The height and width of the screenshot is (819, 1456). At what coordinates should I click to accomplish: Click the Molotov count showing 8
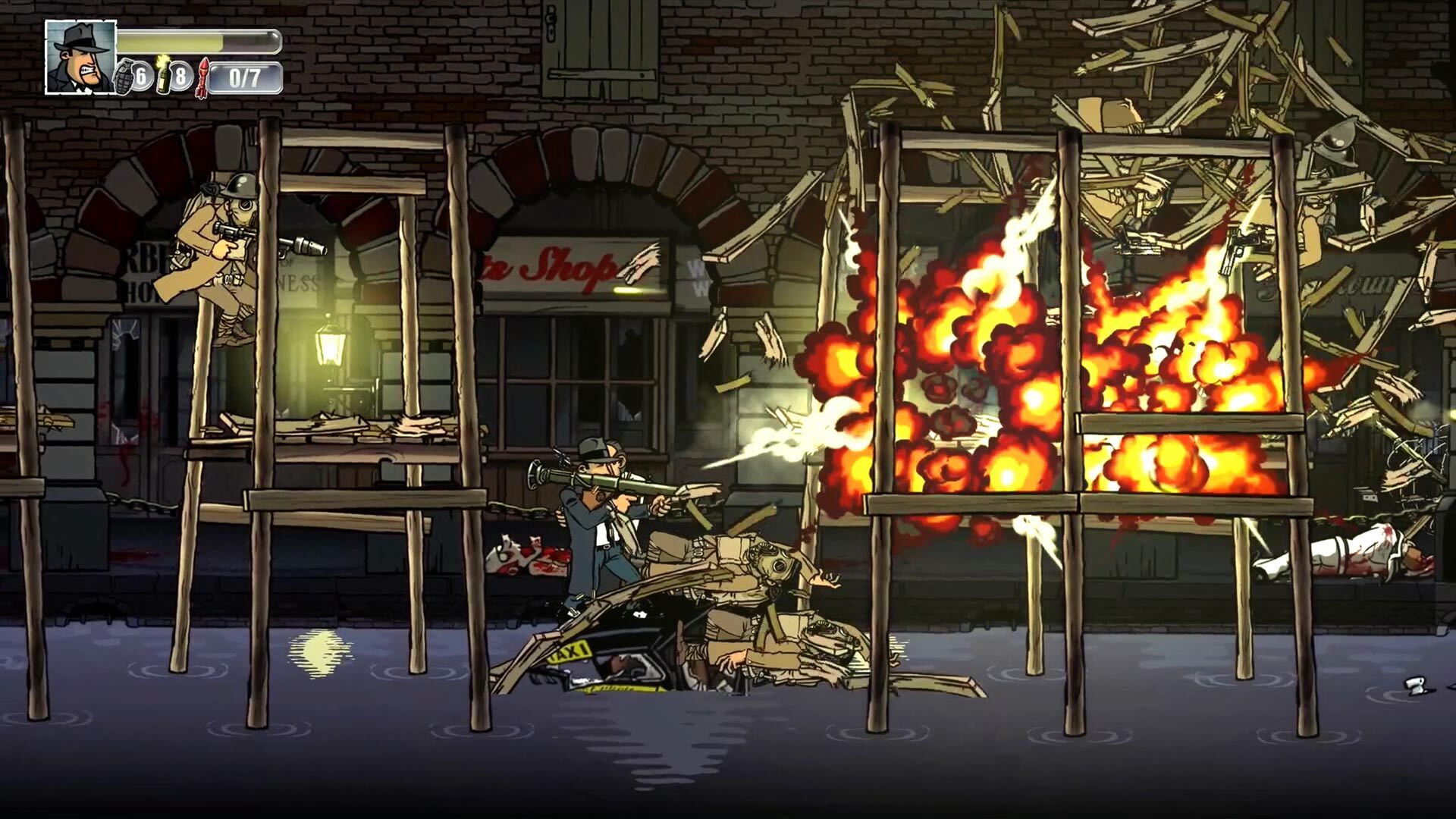(180, 77)
